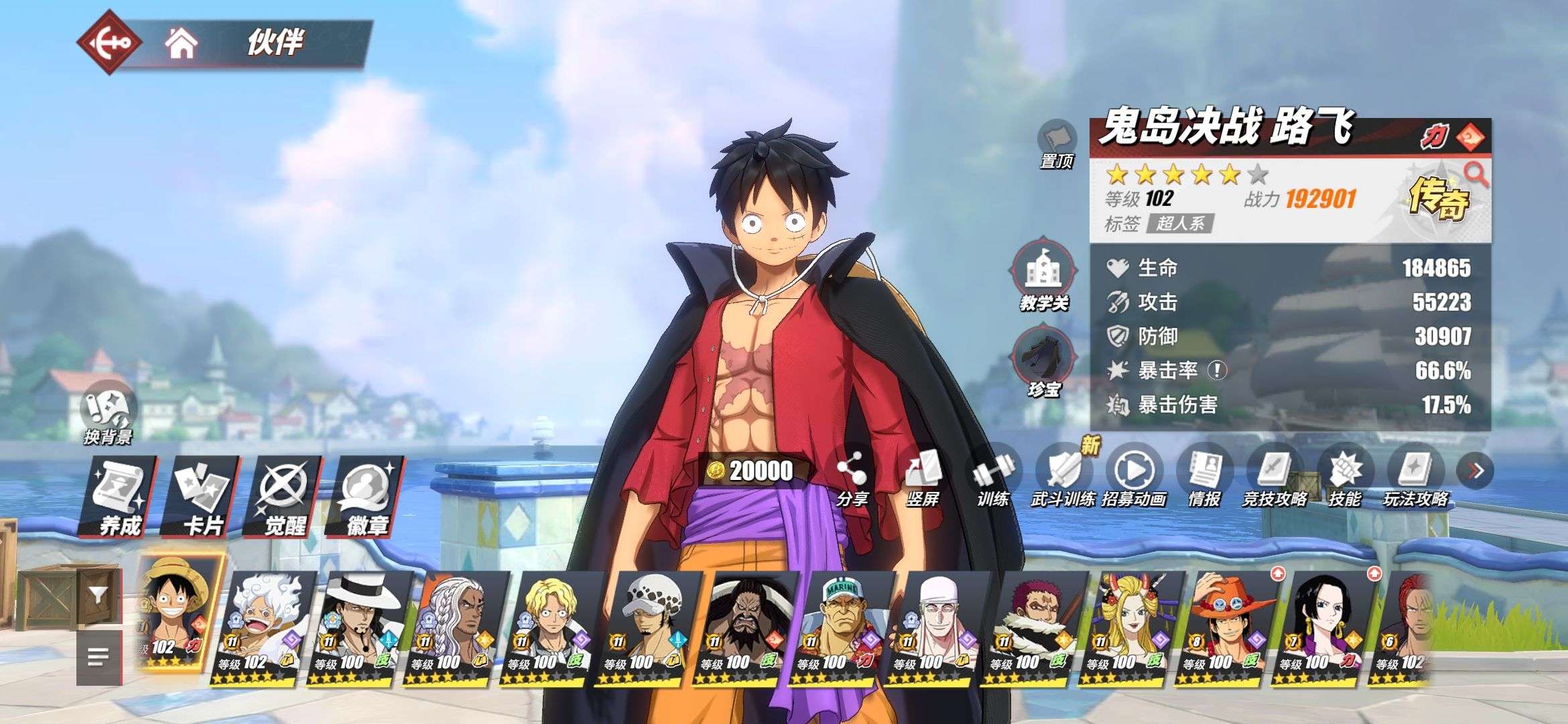Go back with the anchor arrow button
This screenshot has height=724, width=1568.
coord(109,42)
